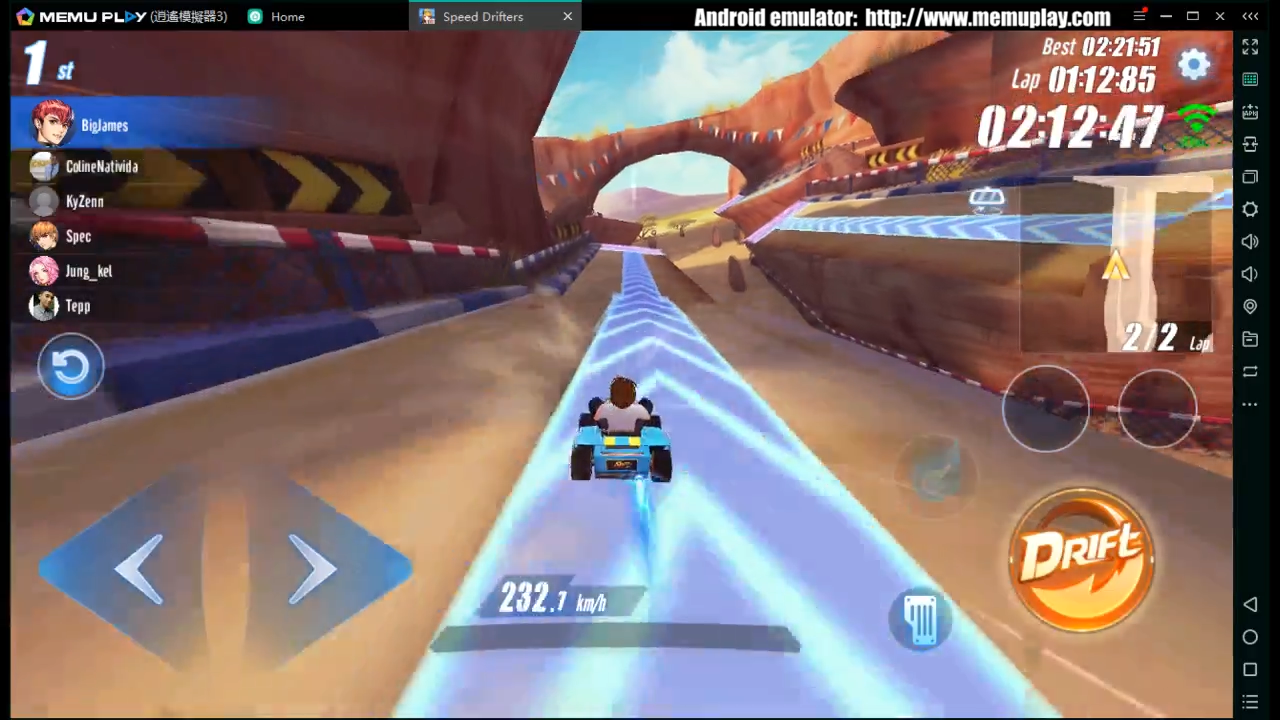This screenshot has width=1280, height=720.
Task: Expand the sidebar more options menu
Action: (x=1250, y=404)
